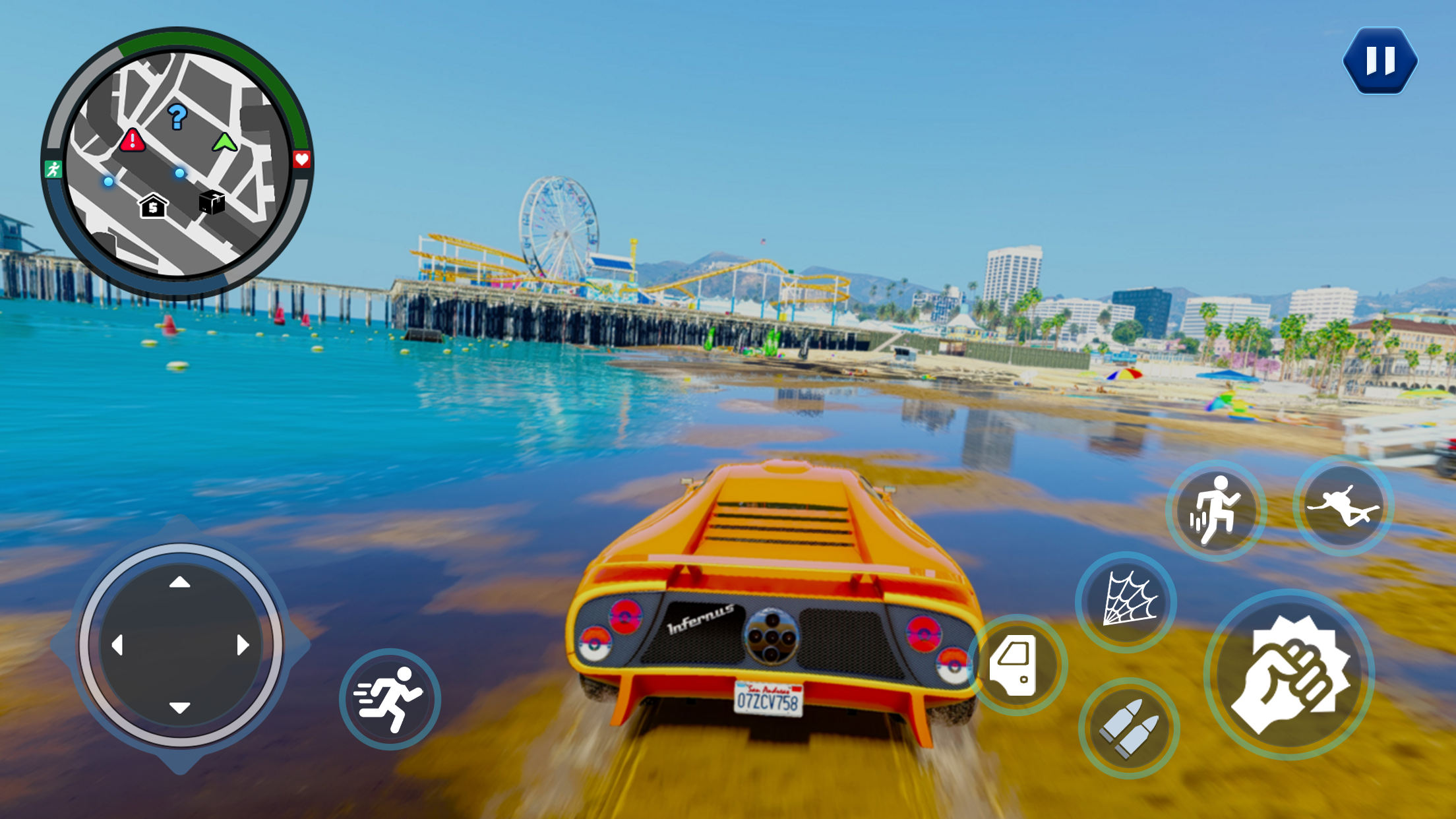Tap the red warning triangle map marker
Image resolution: width=1456 pixels, height=819 pixels.
(x=133, y=140)
